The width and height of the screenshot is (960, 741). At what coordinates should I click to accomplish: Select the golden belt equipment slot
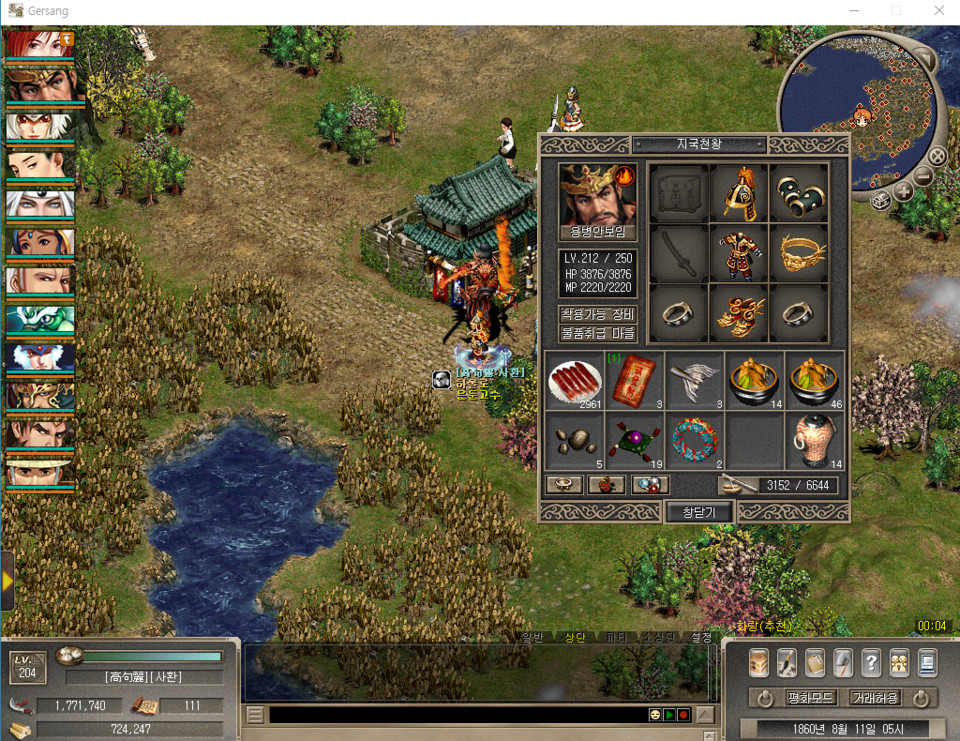tap(798, 253)
